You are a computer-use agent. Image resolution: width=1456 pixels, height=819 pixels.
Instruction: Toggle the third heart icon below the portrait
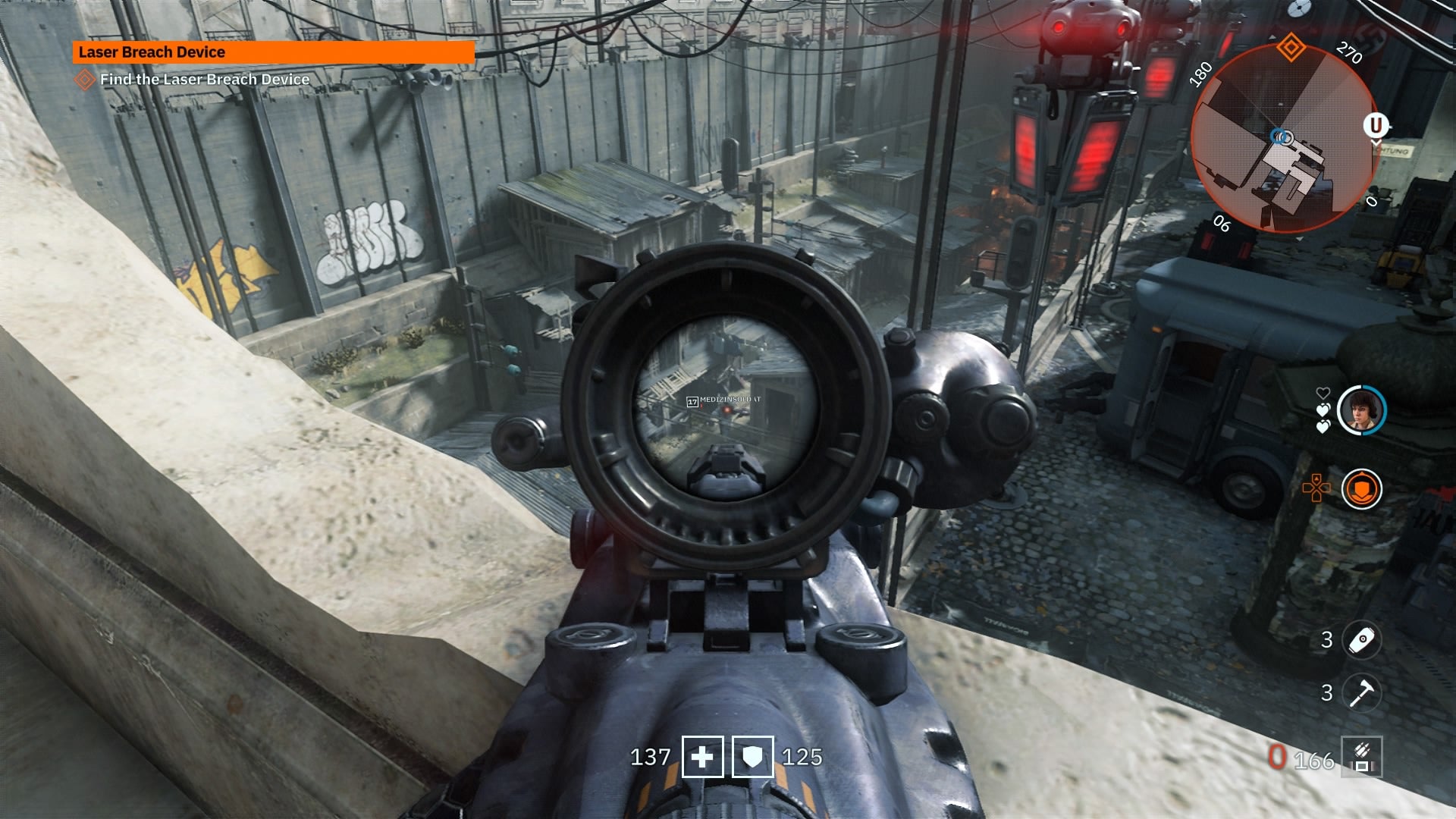[x=1324, y=426]
